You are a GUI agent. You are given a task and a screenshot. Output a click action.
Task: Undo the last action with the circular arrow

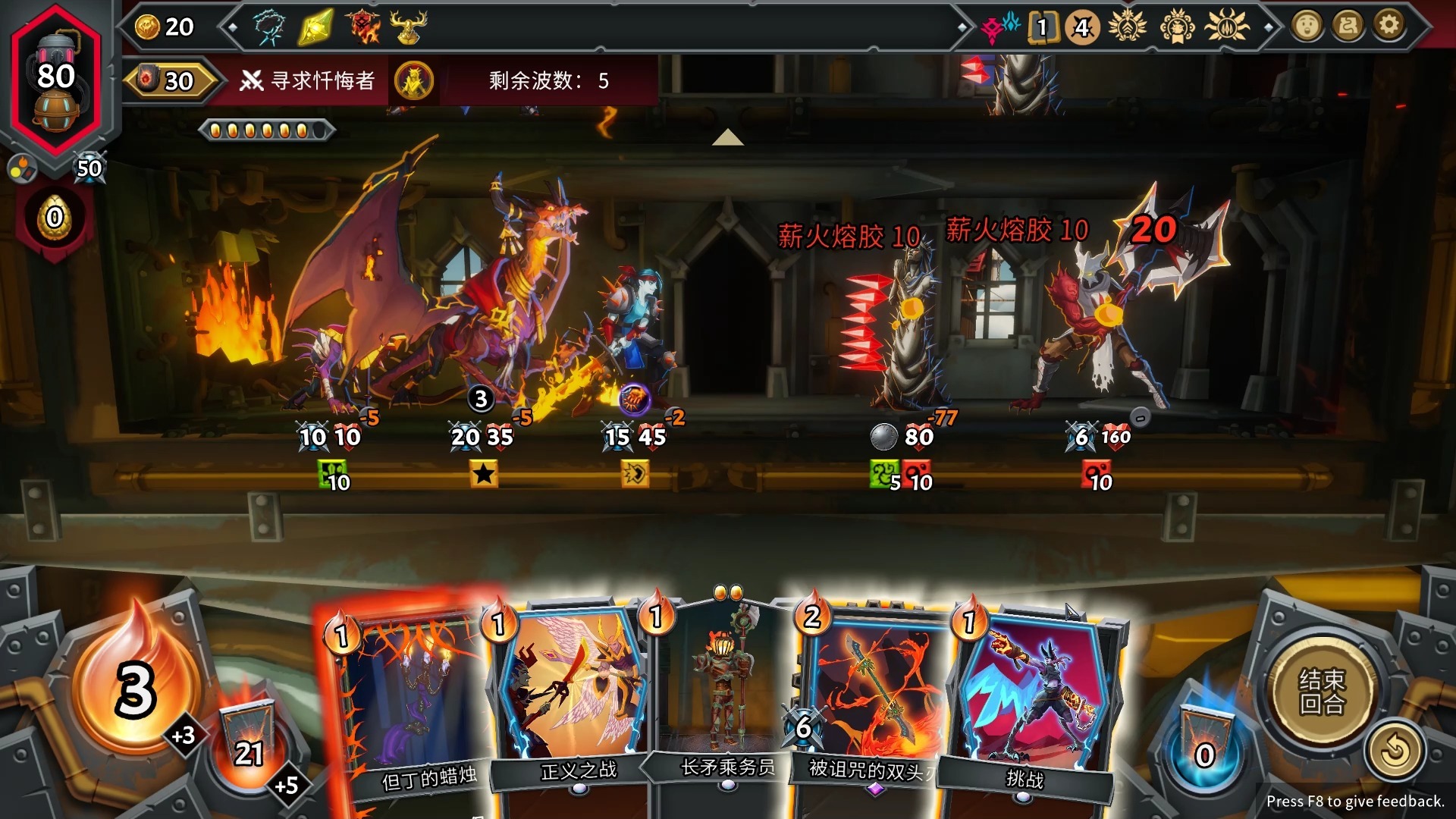[x=1394, y=752]
